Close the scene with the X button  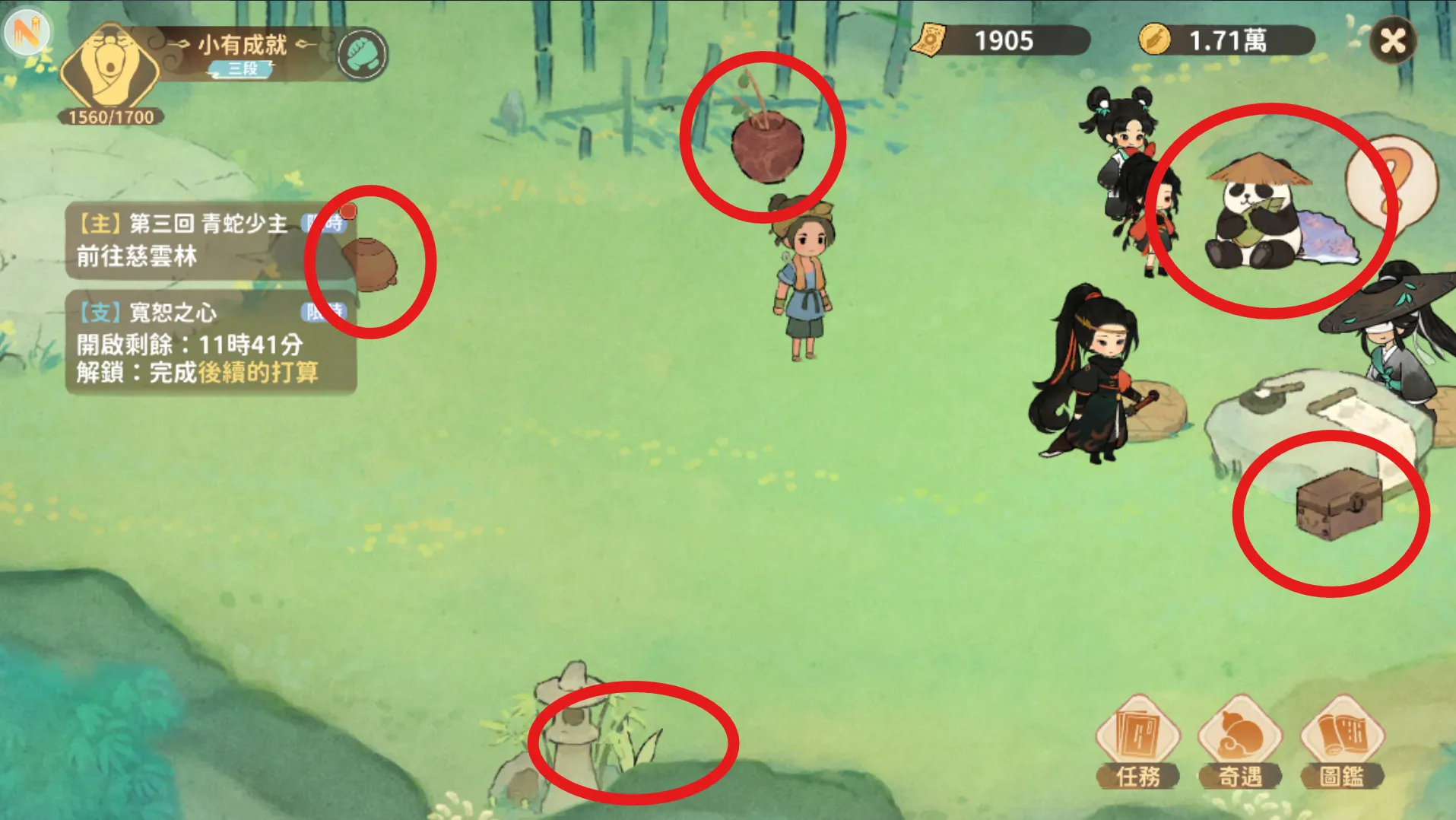pos(1393,40)
